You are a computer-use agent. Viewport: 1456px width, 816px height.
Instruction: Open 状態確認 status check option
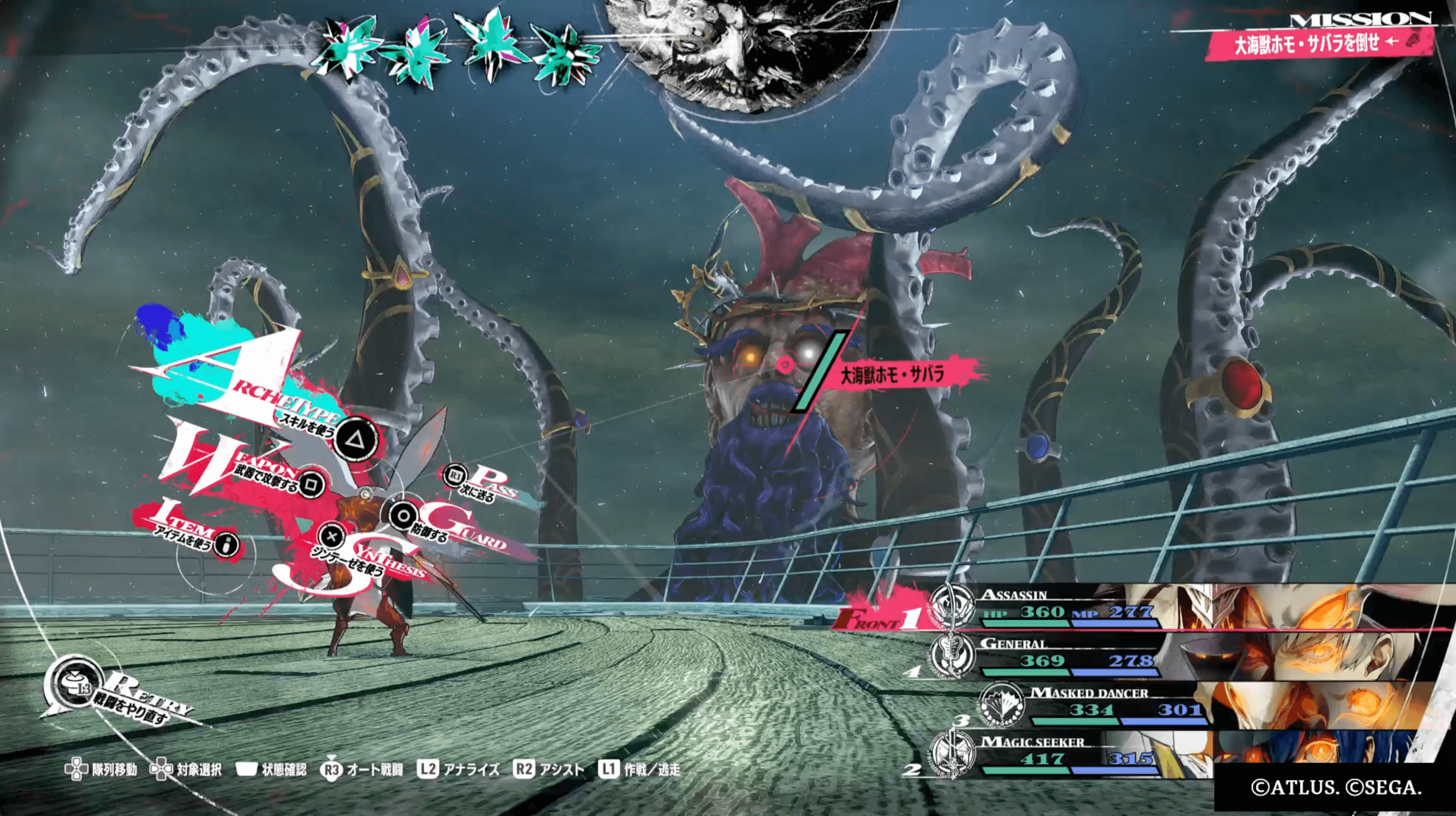click(271, 770)
